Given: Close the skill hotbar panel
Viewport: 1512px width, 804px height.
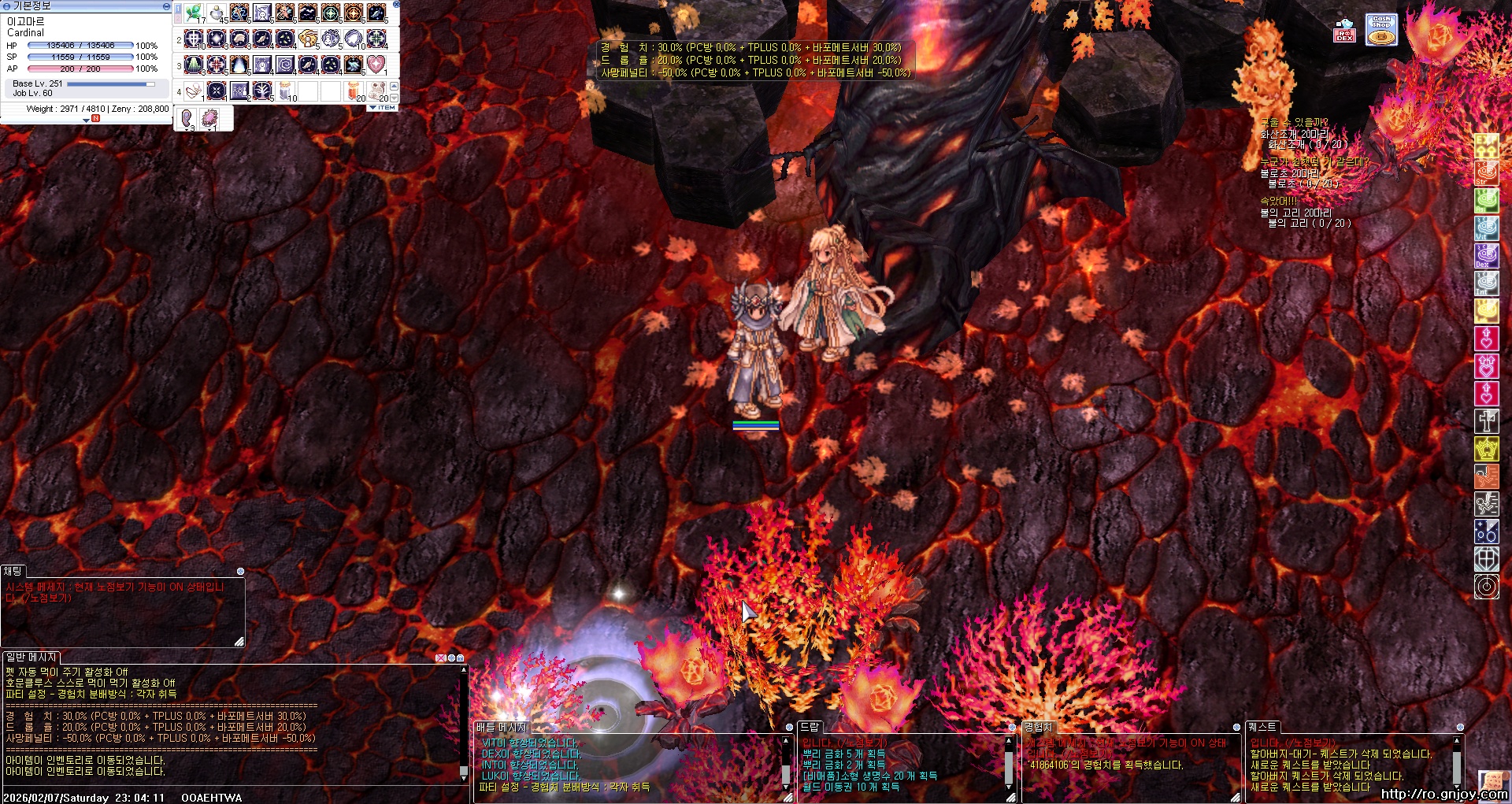Looking at the screenshot, I should [395, 5].
